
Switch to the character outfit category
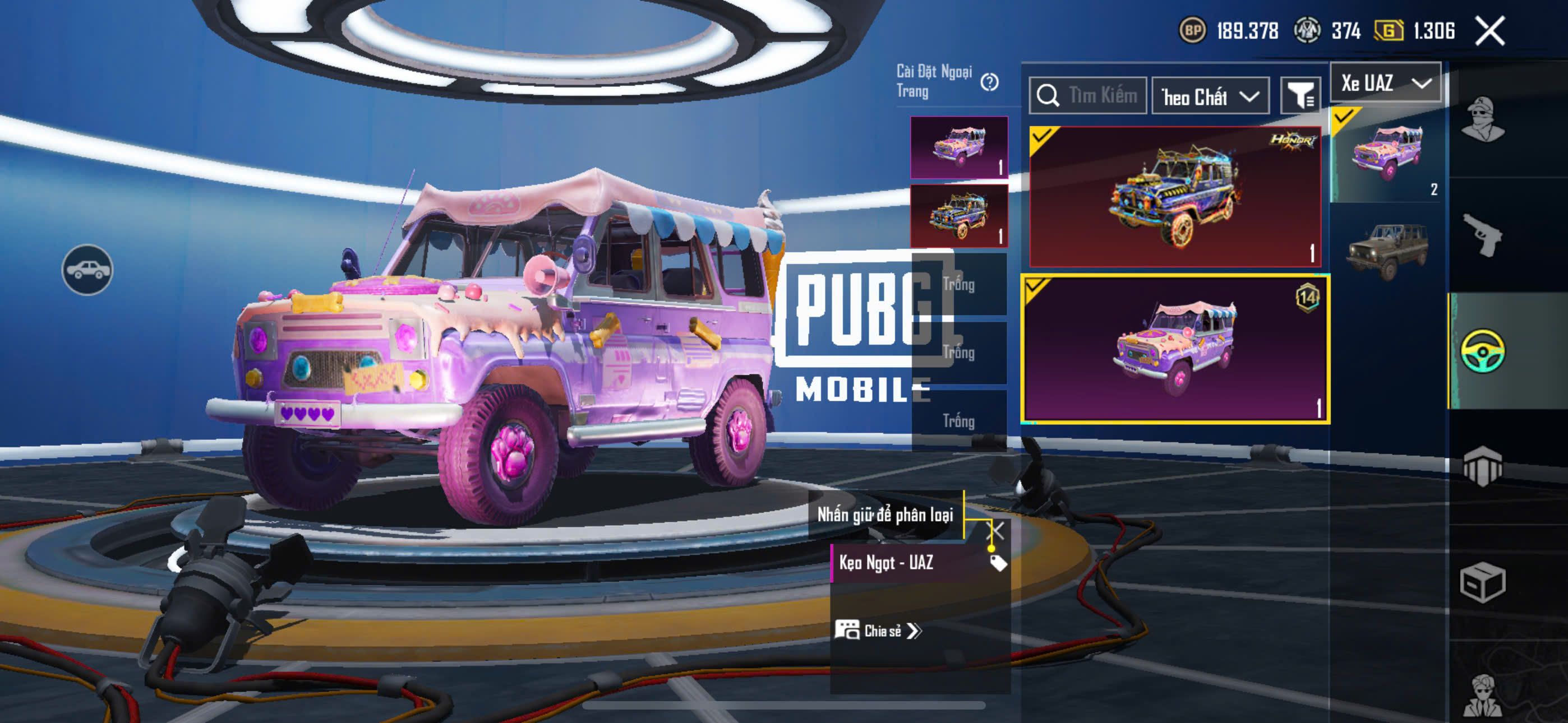pos(1483,120)
